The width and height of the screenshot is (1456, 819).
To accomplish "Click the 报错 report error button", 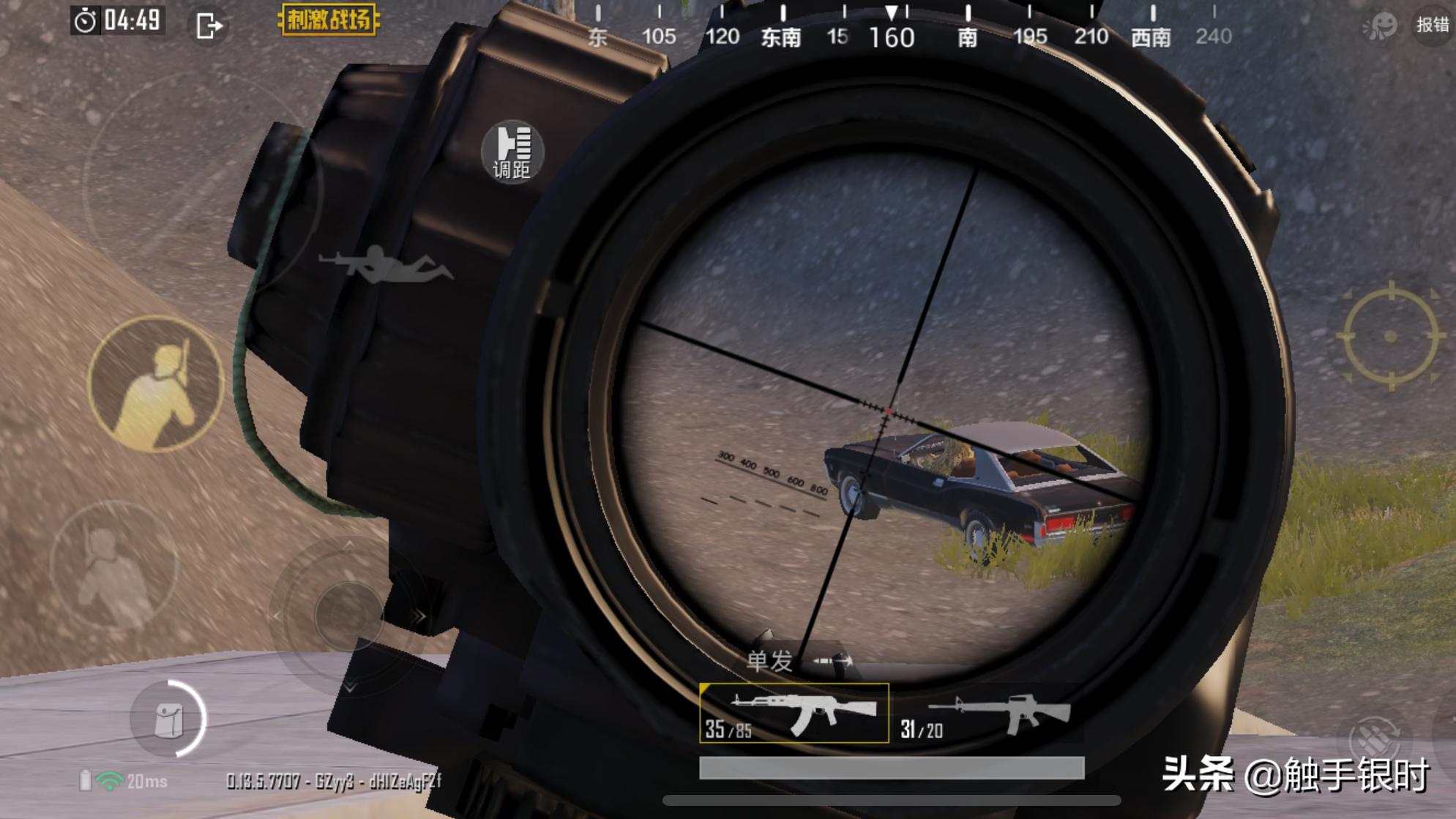I will (x=1432, y=25).
